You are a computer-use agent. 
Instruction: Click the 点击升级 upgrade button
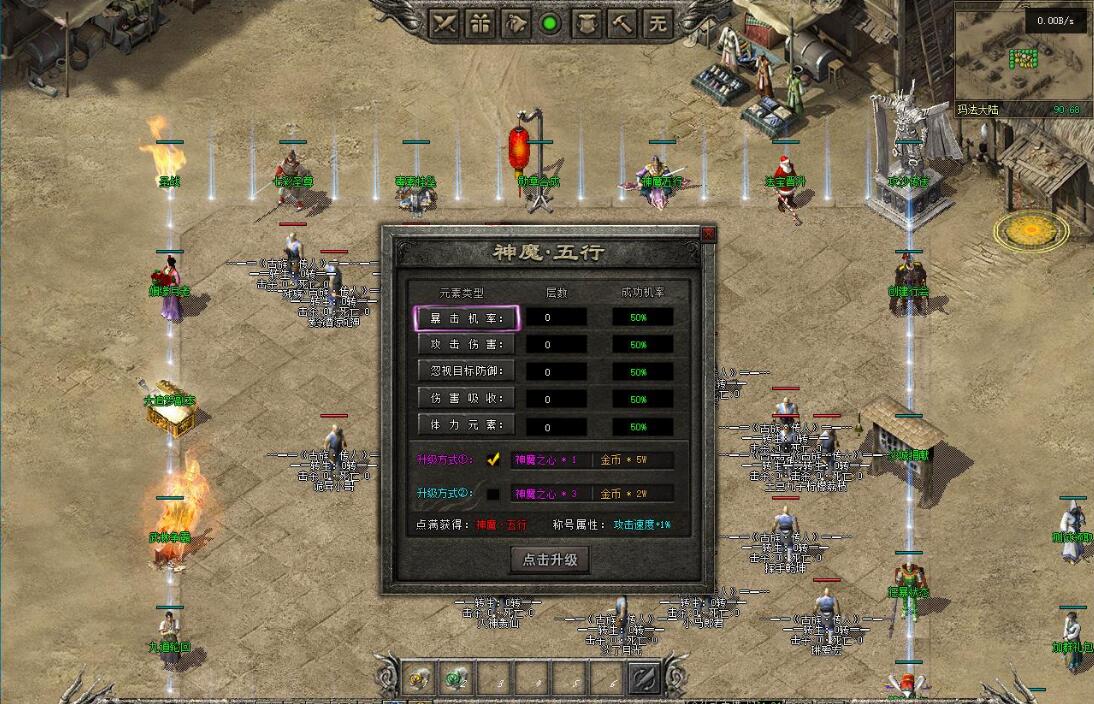coord(549,560)
